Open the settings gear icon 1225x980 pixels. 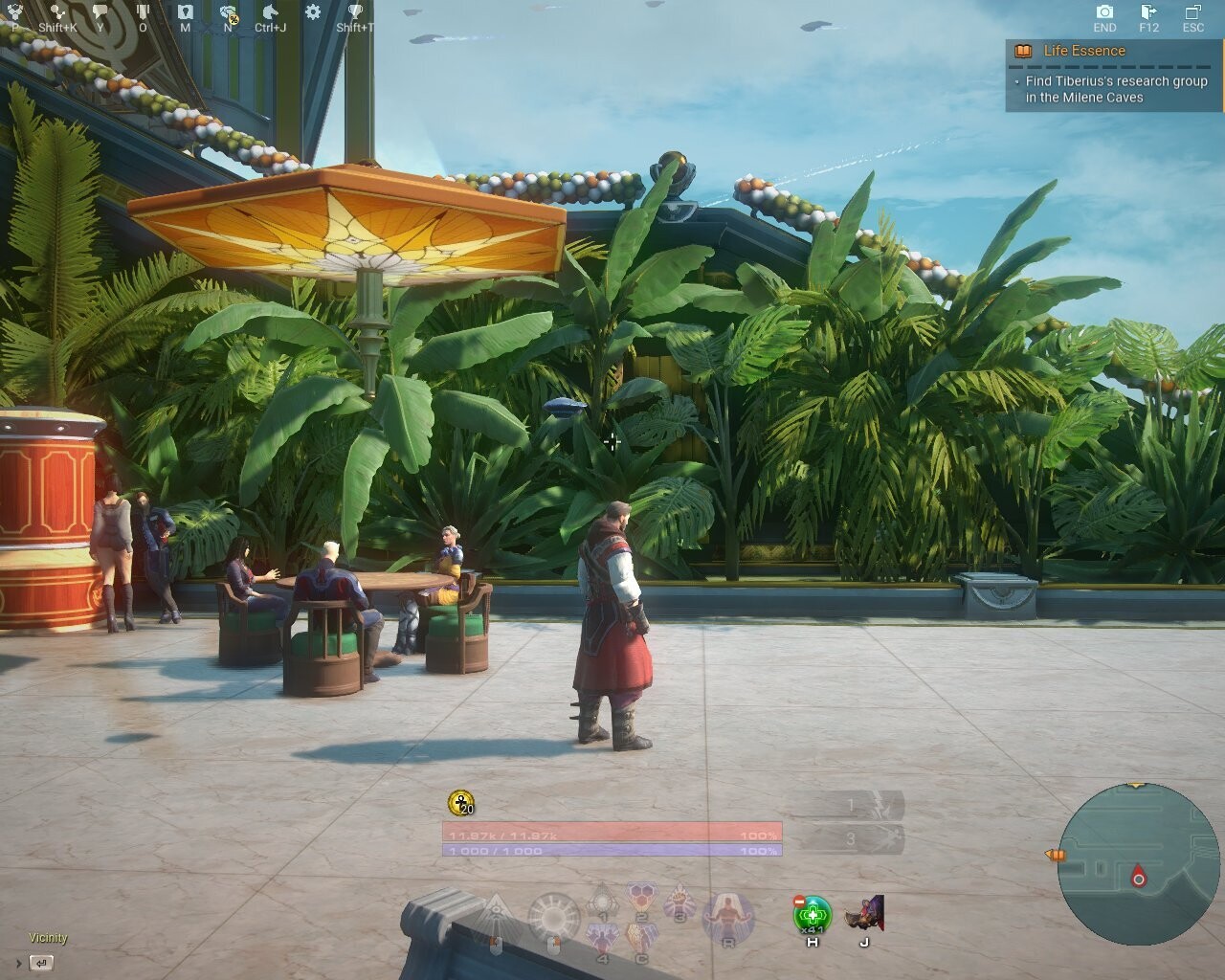click(313, 10)
